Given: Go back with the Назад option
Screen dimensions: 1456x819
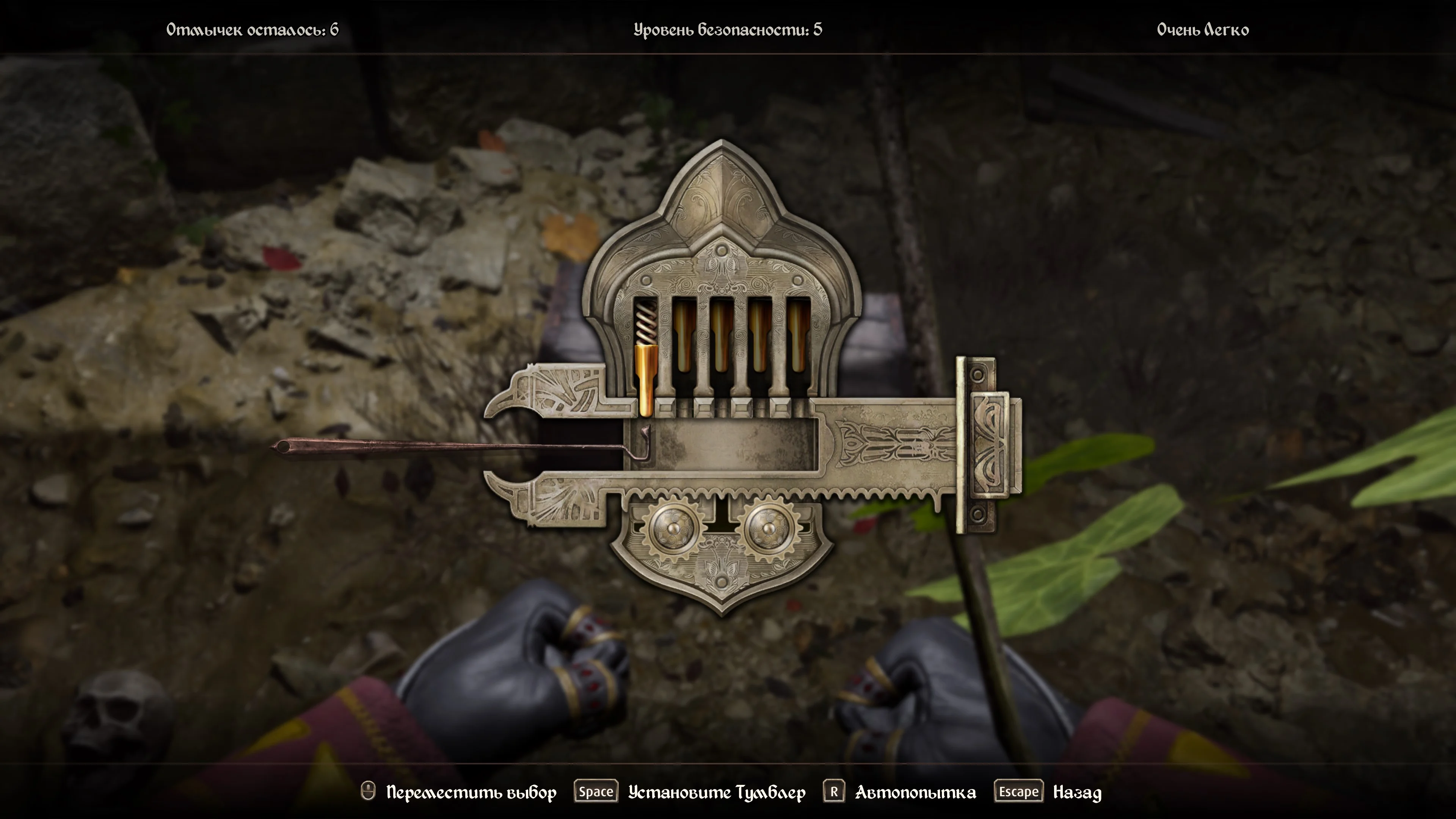Looking at the screenshot, I should point(1077,792).
